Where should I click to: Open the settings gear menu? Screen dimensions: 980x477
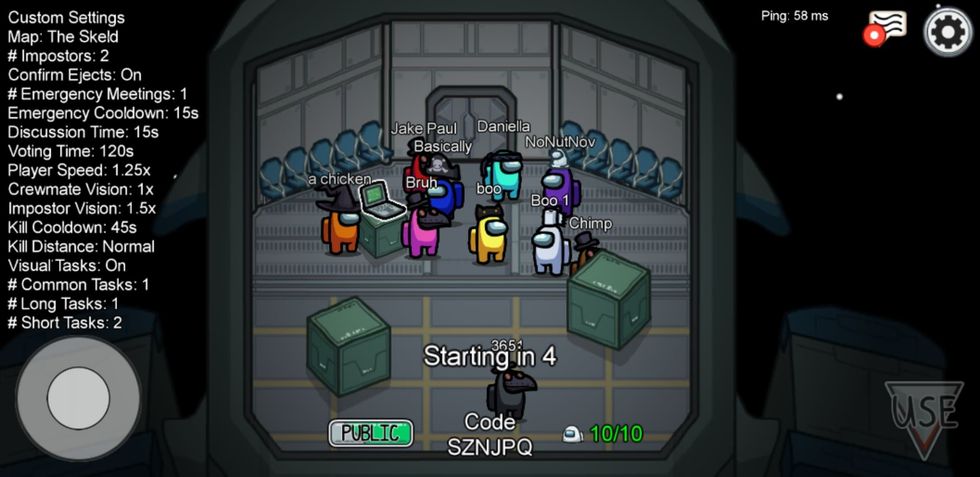pyautogui.click(x=947, y=31)
